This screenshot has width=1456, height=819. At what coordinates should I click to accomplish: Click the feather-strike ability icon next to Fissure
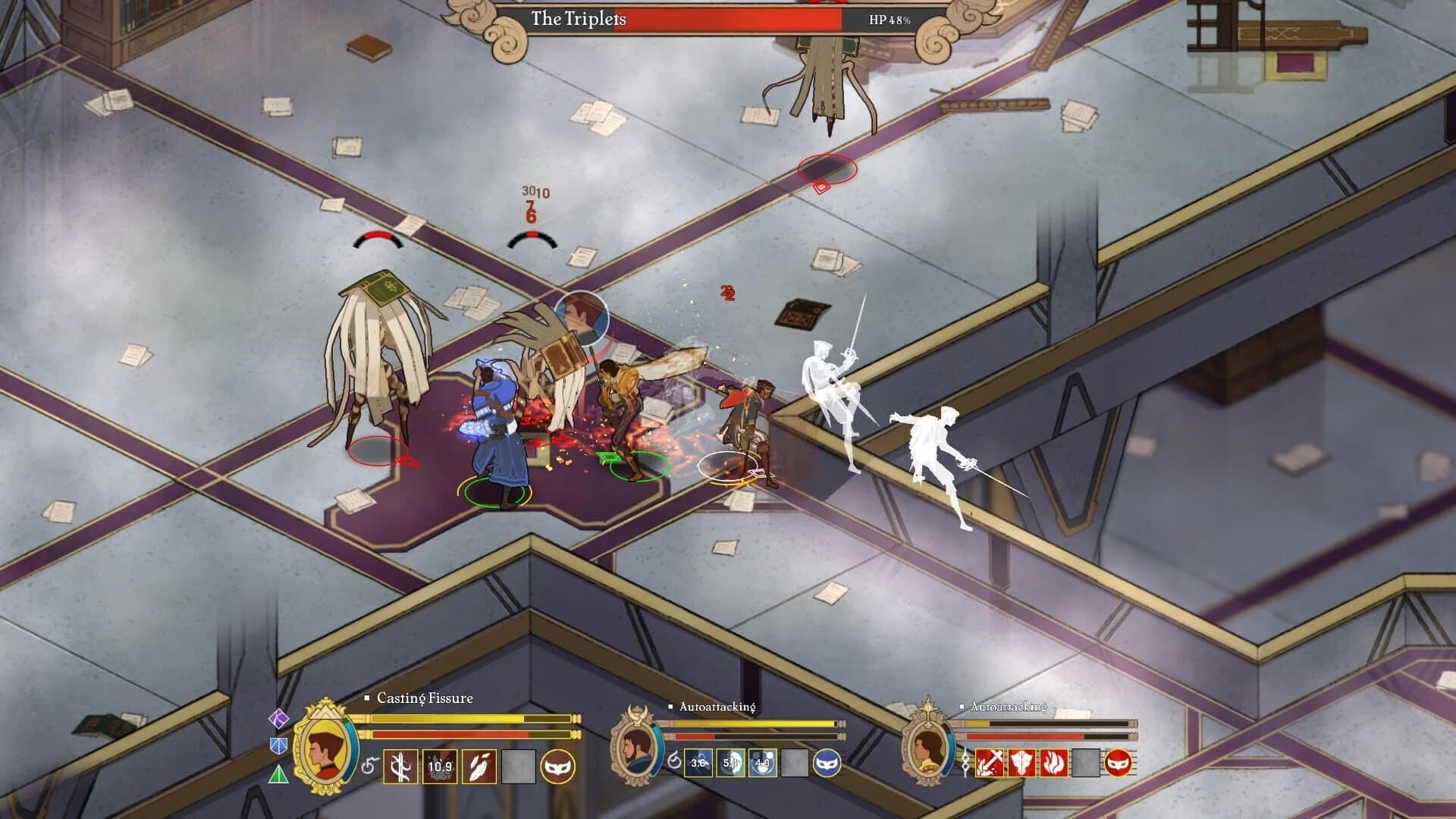tap(479, 766)
